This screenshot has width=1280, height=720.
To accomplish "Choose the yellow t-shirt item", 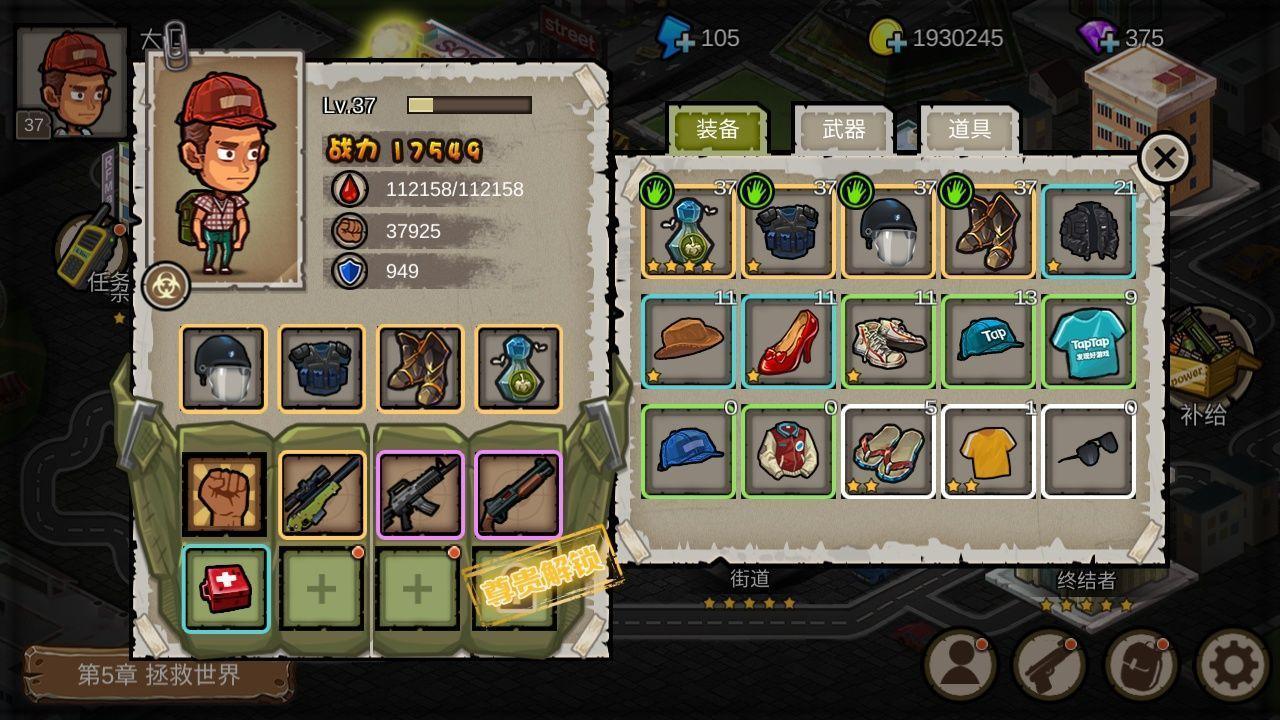I will click(x=988, y=451).
